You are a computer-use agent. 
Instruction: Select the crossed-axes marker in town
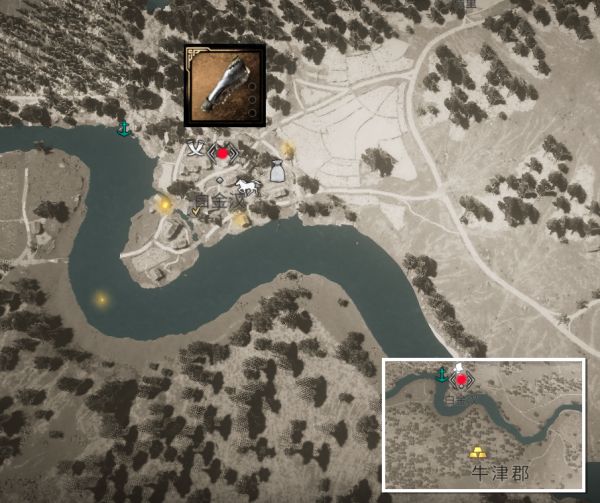click(196, 150)
